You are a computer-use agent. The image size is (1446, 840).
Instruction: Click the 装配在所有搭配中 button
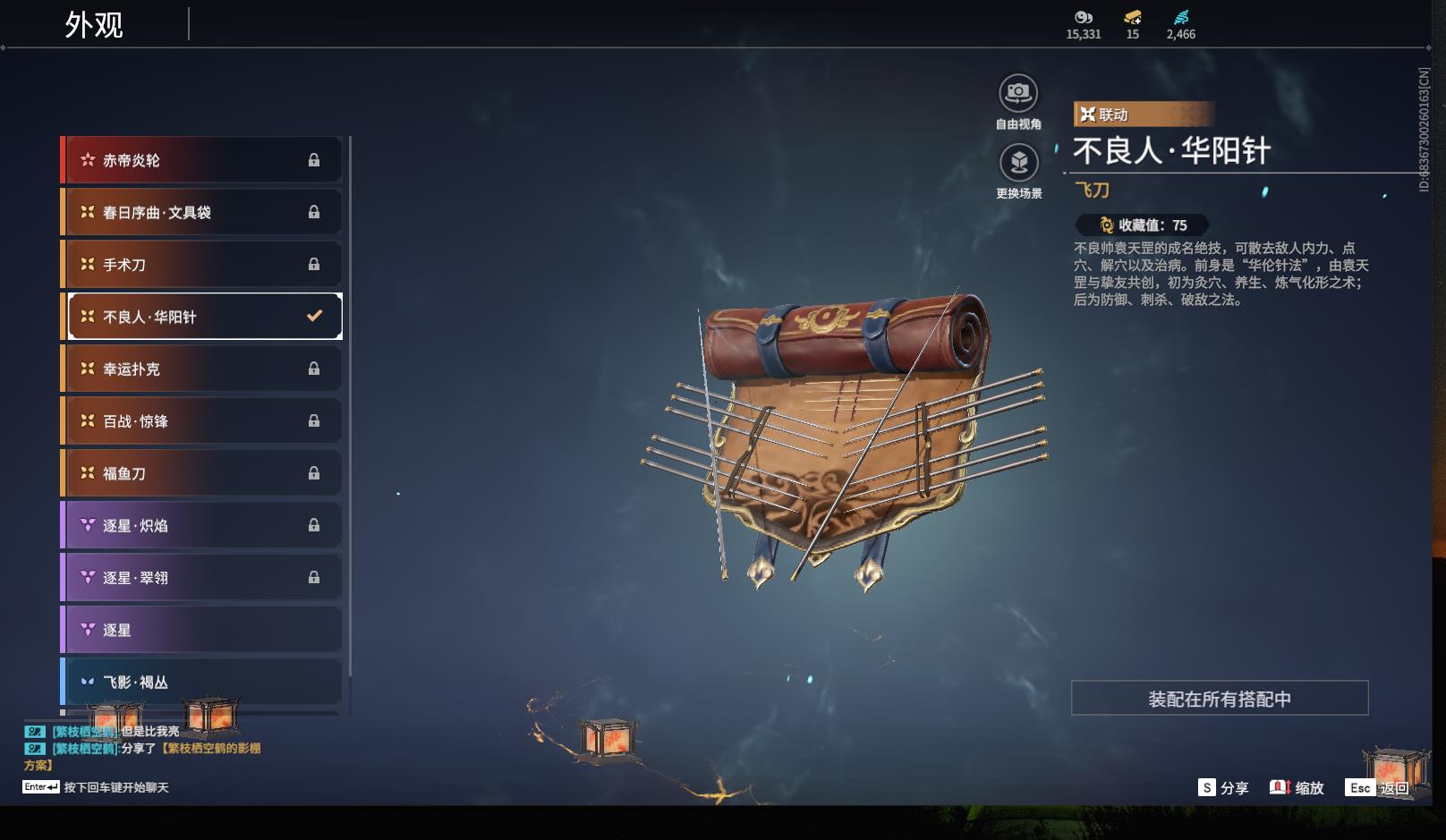click(1219, 699)
